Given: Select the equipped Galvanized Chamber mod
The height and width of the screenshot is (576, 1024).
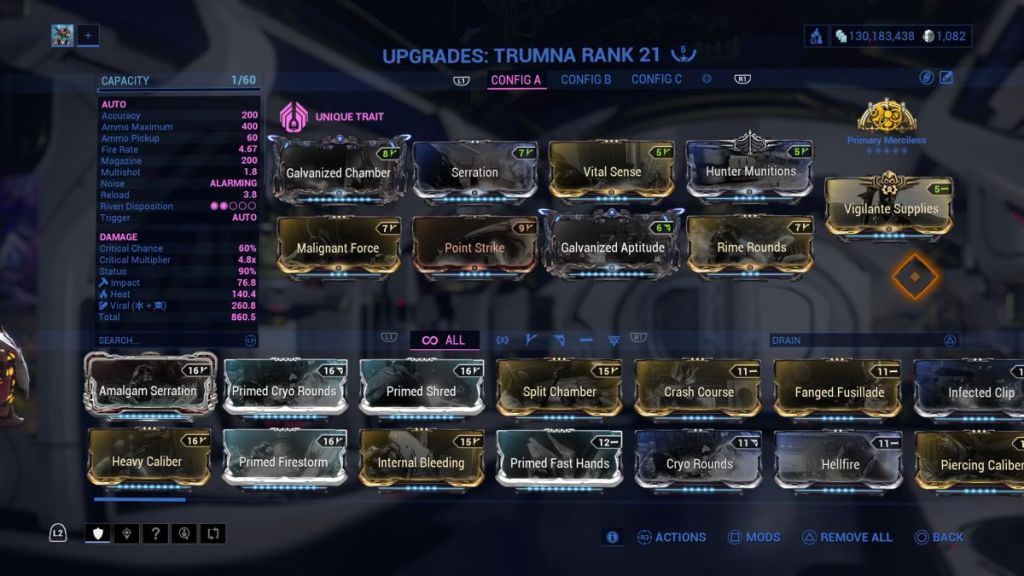Looking at the screenshot, I should 339,171.
